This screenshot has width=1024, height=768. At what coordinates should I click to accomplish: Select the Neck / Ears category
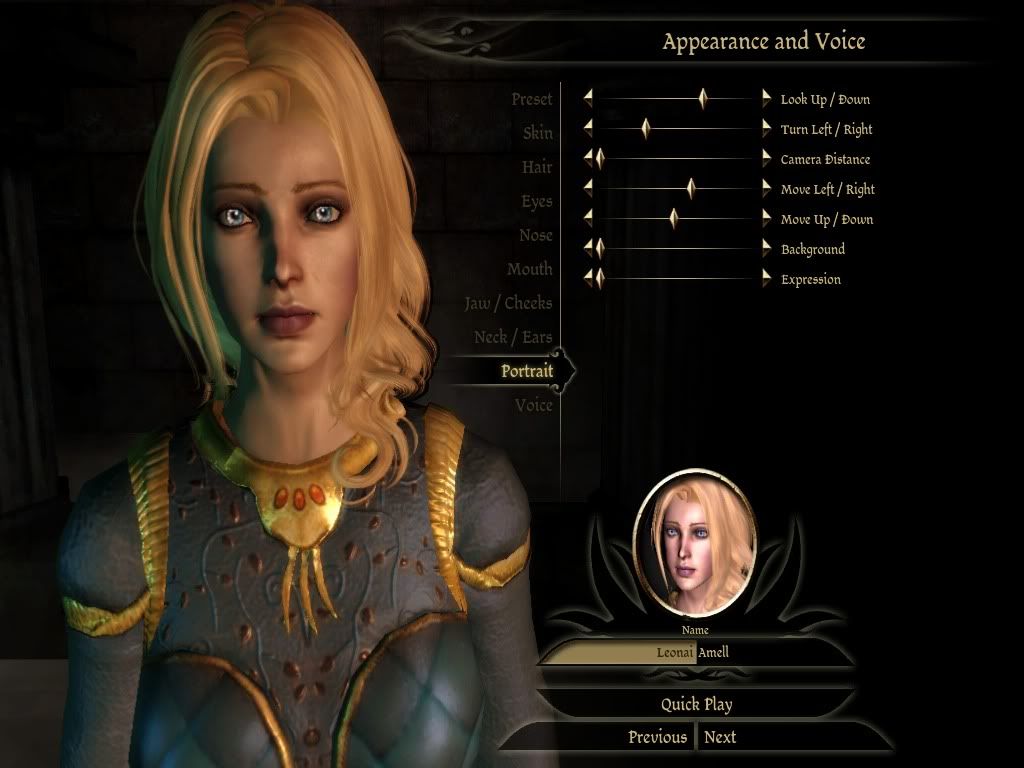pyautogui.click(x=513, y=337)
